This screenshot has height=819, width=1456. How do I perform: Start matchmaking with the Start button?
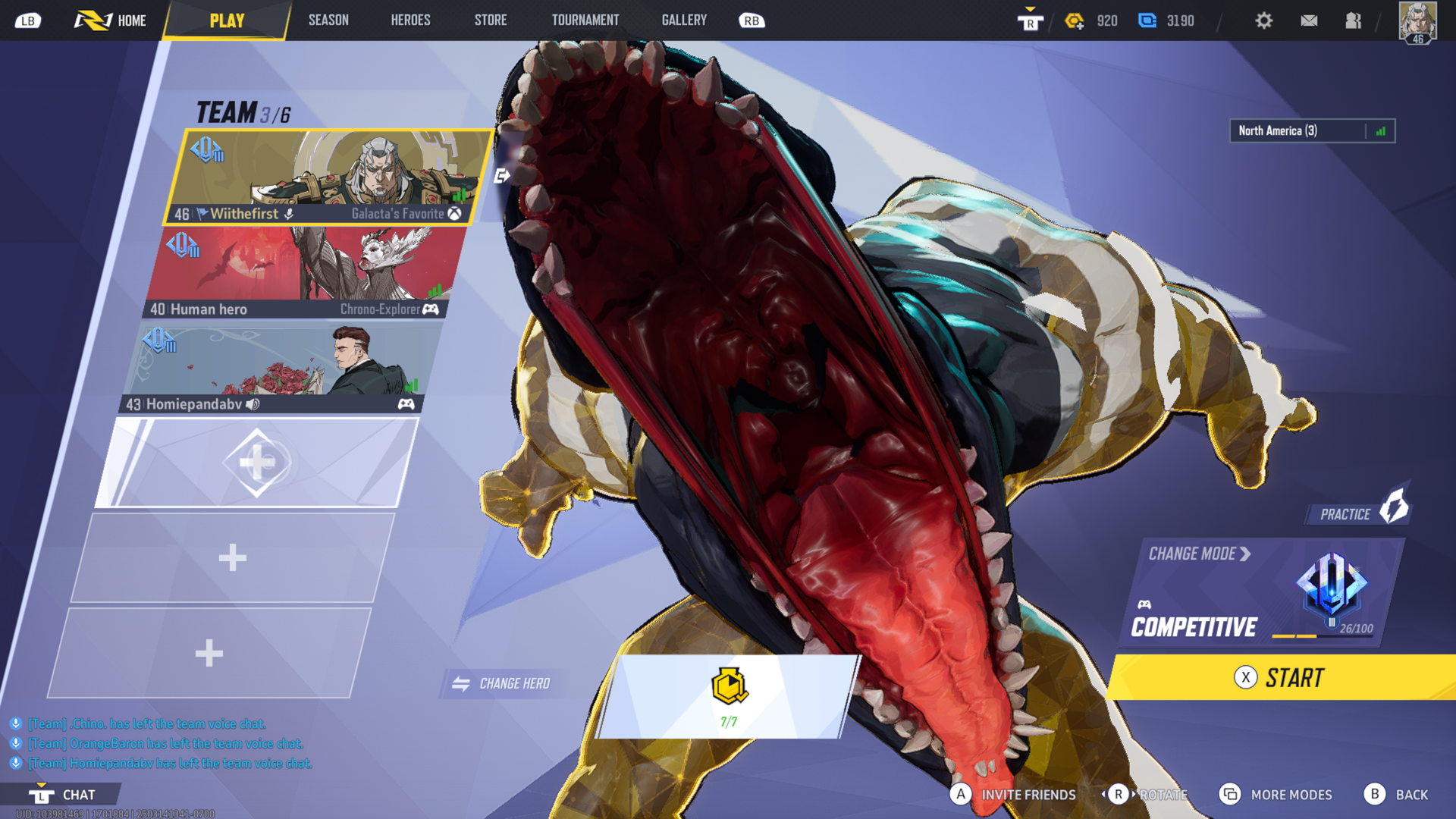pyautogui.click(x=1282, y=677)
